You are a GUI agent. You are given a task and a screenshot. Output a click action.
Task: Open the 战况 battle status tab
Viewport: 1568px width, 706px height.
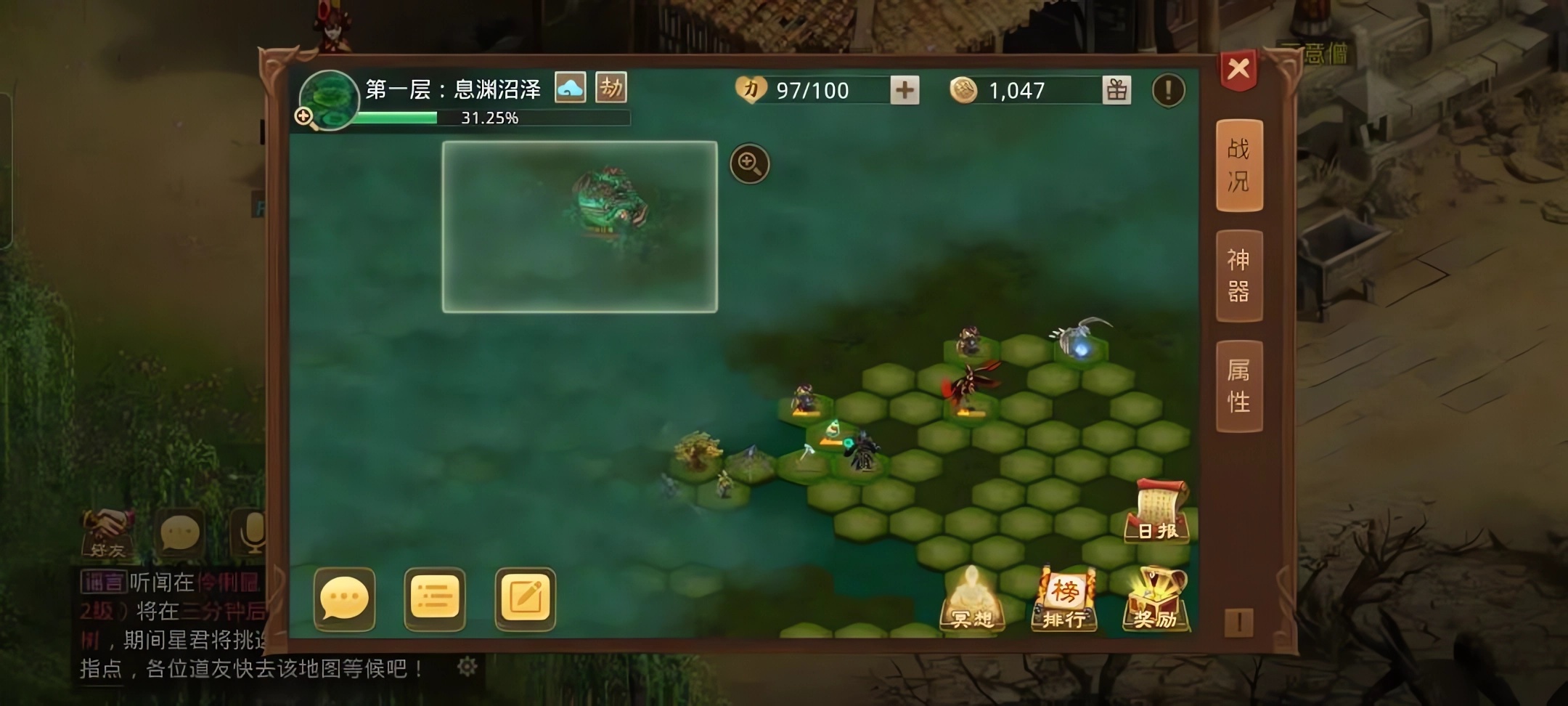1239,166
